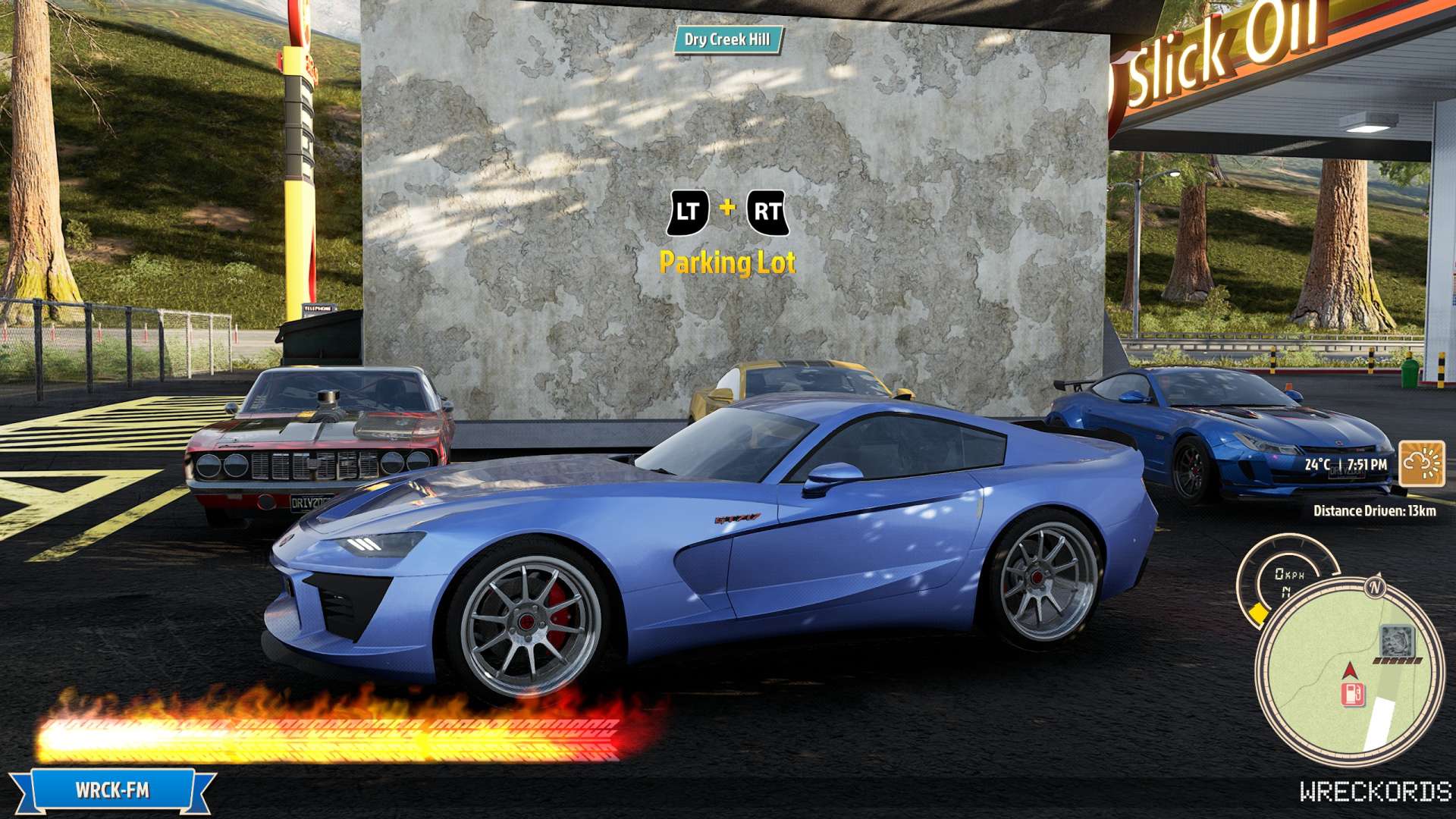Click the Dry Creek Hill location tag
Image resolution: width=1456 pixels, height=819 pixels.
[726, 39]
